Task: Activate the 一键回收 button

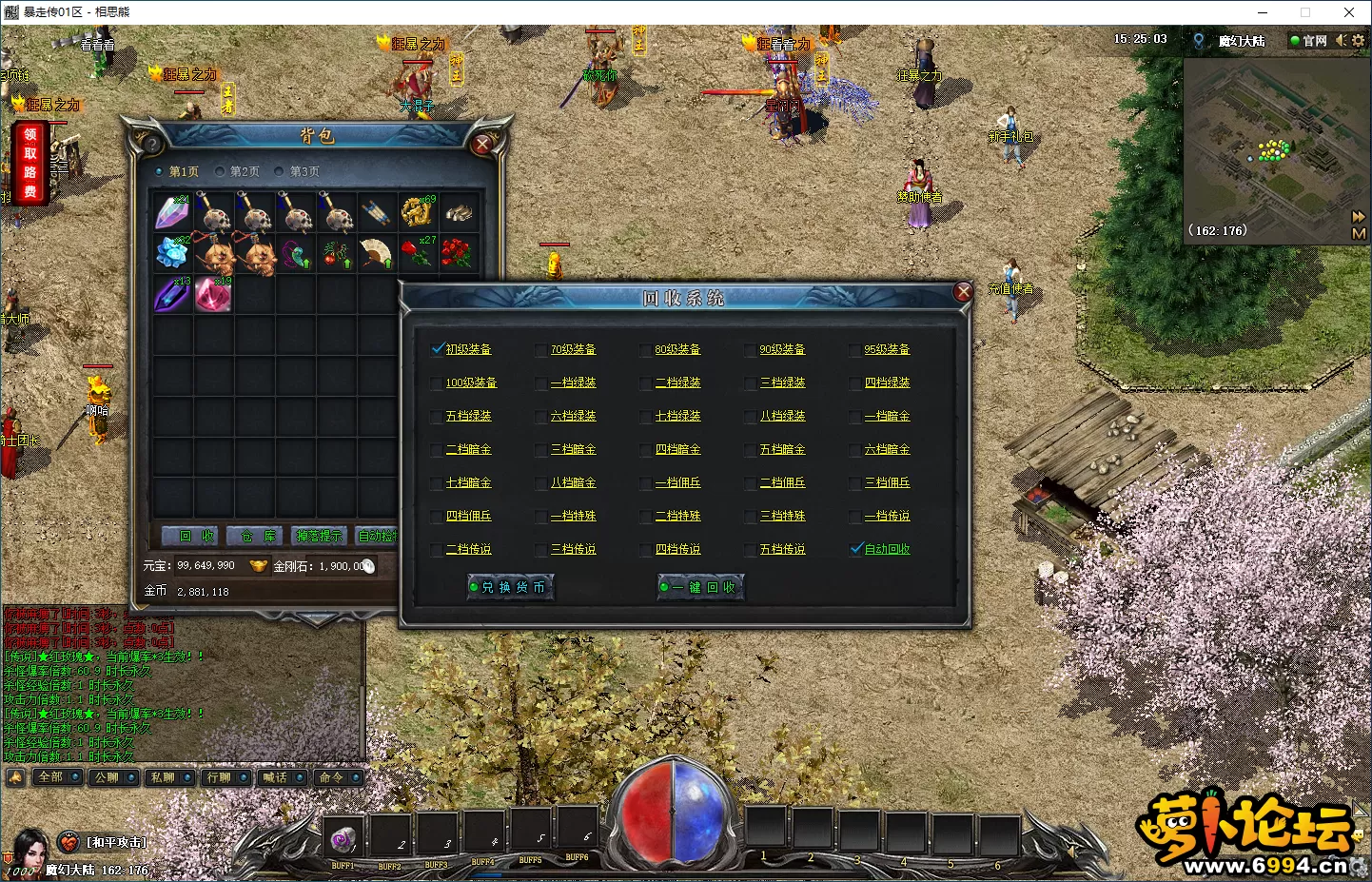Action: [701, 587]
